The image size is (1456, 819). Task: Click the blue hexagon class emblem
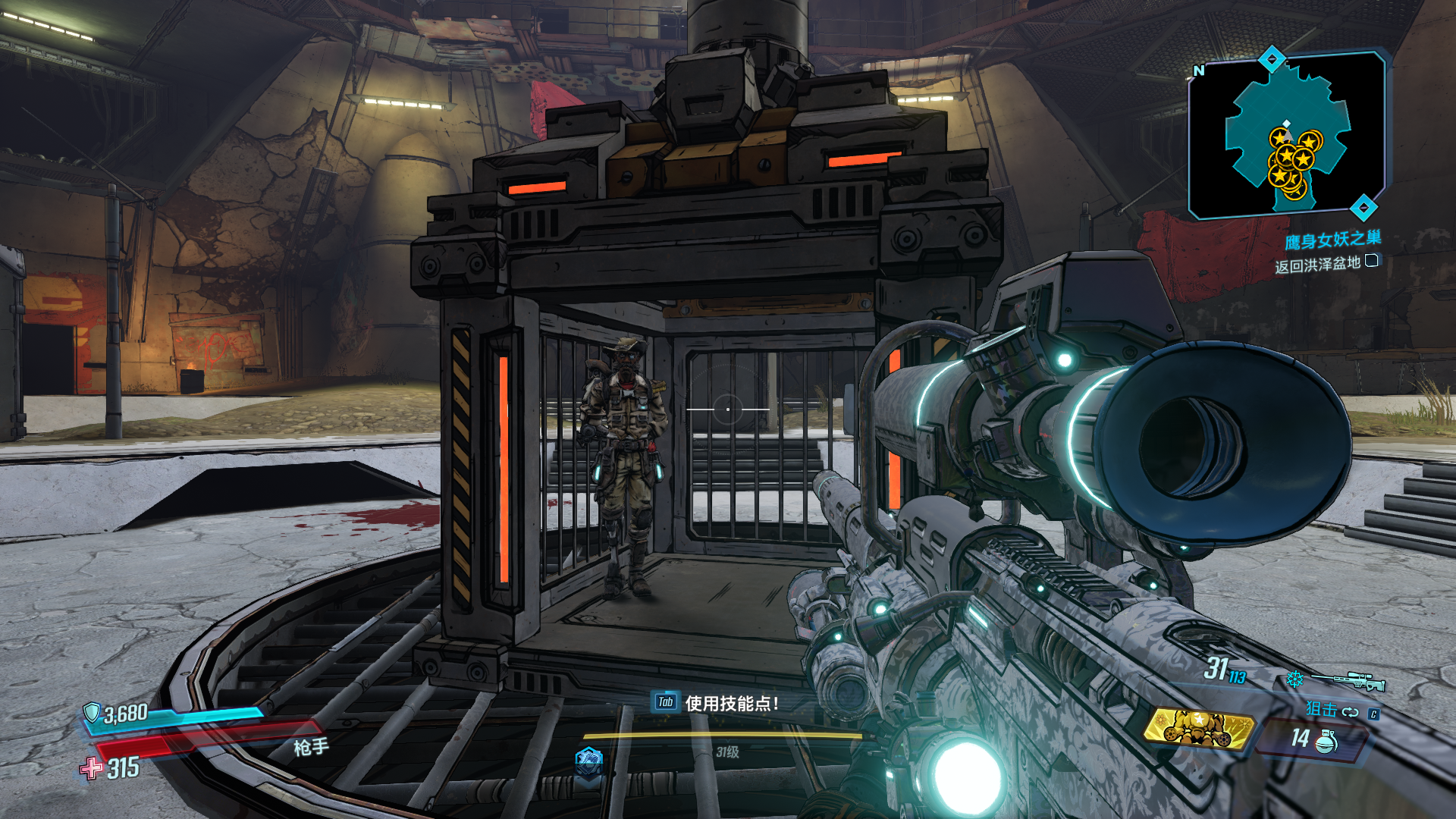coord(588,761)
